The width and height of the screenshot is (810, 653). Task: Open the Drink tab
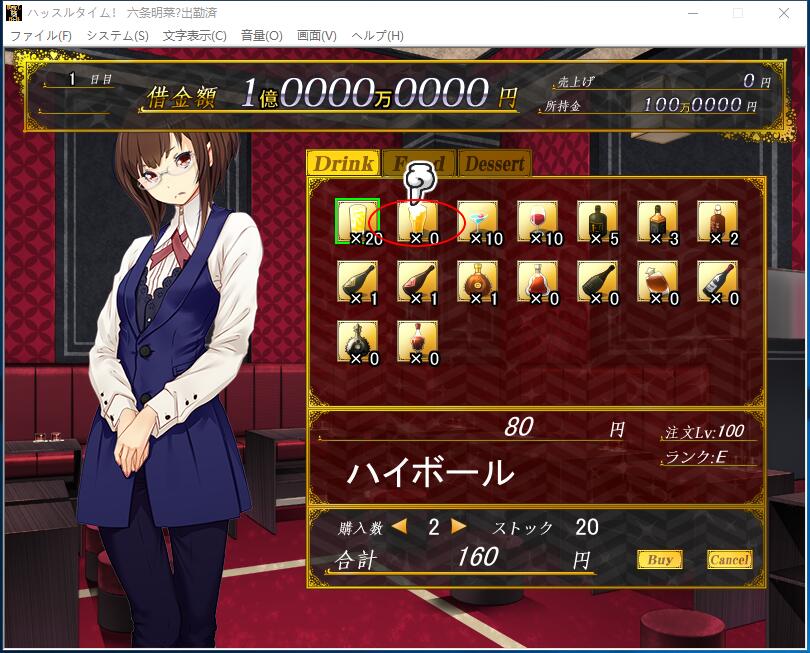pyautogui.click(x=342, y=163)
